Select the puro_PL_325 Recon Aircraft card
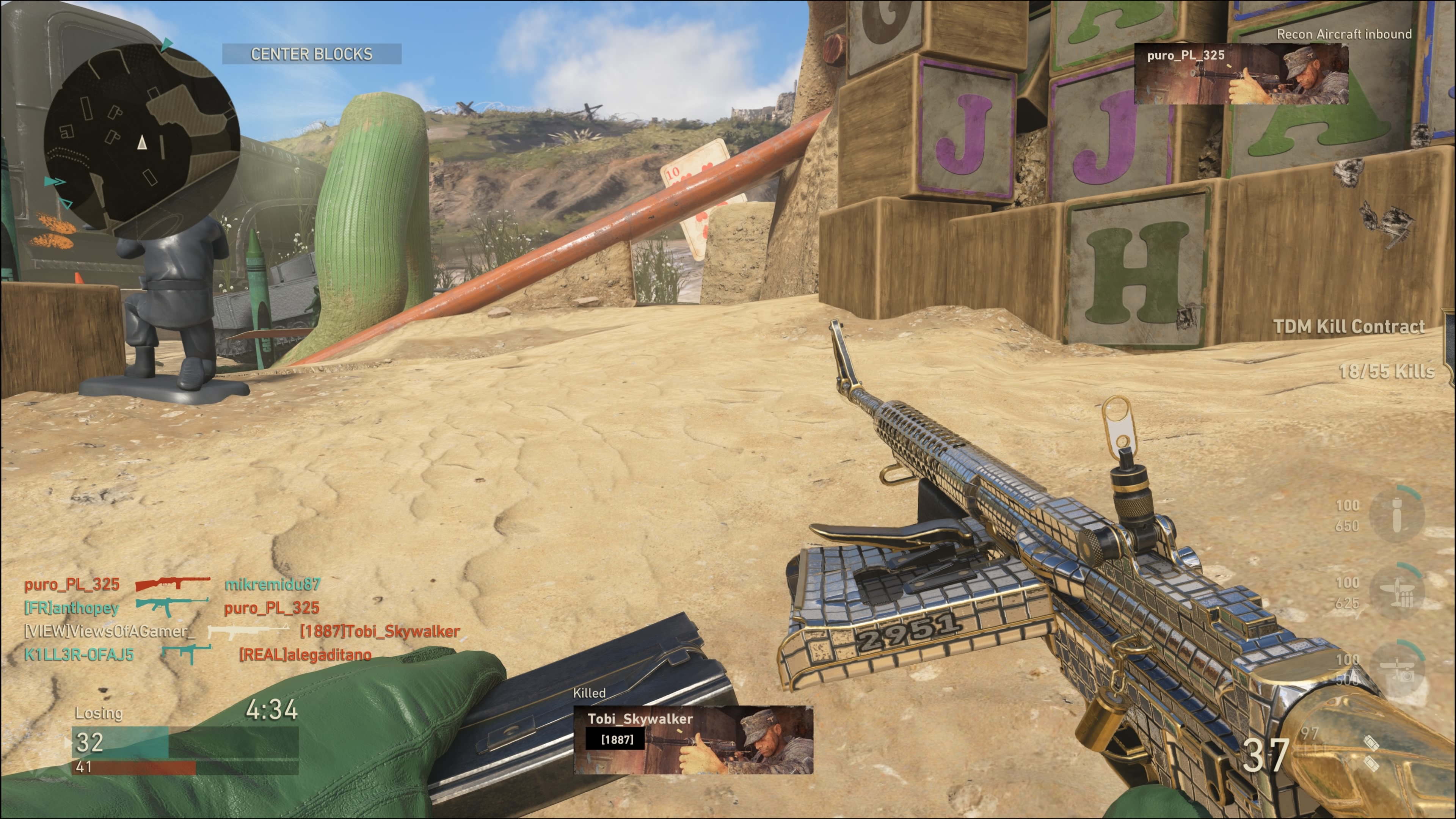Screen dimensions: 1456x819 tap(1241, 74)
